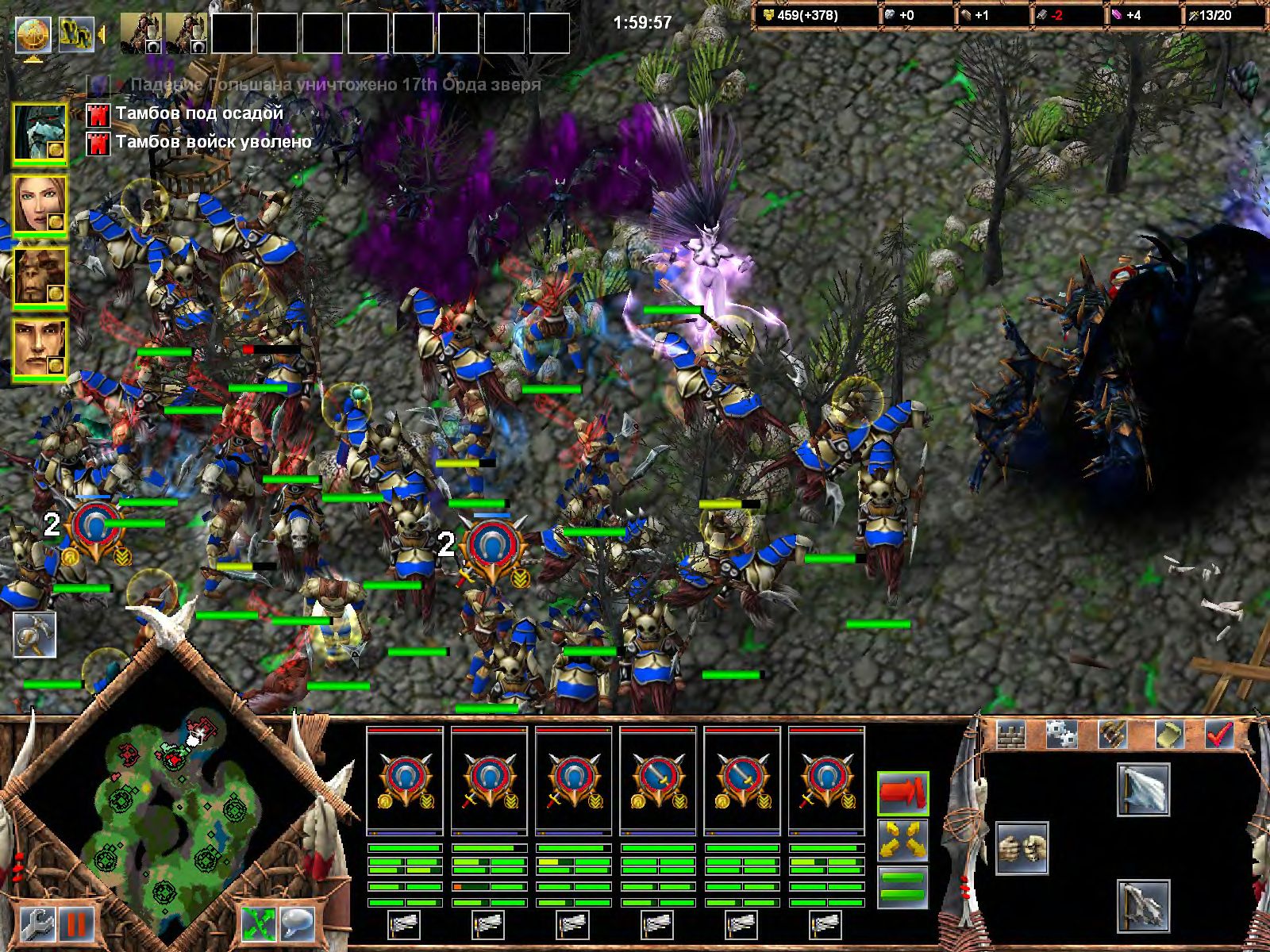Viewport: 1270px width, 952px height.
Task: Open the wrench options menu
Action: [37, 924]
